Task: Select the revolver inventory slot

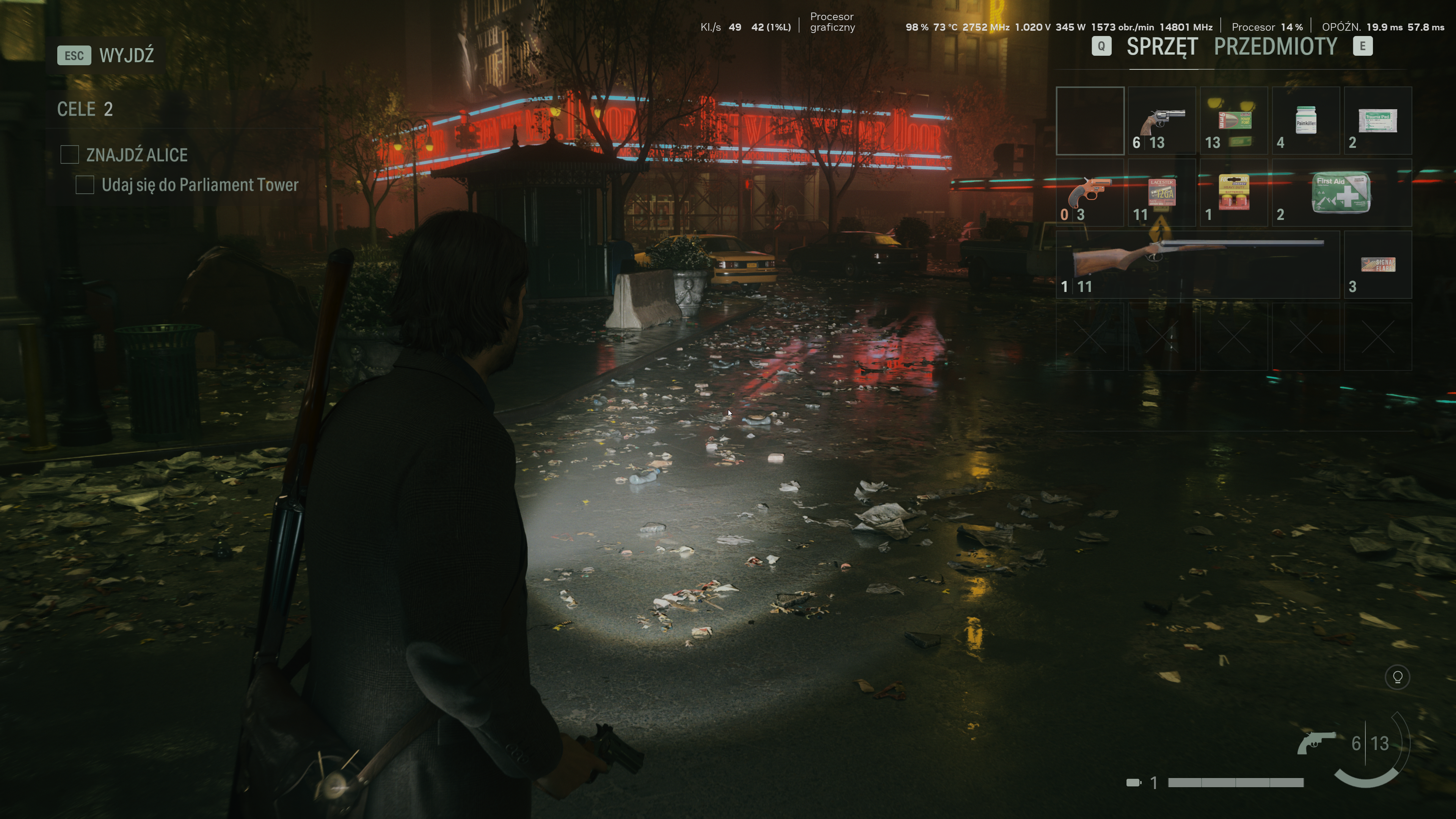Action: point(1161,121)
